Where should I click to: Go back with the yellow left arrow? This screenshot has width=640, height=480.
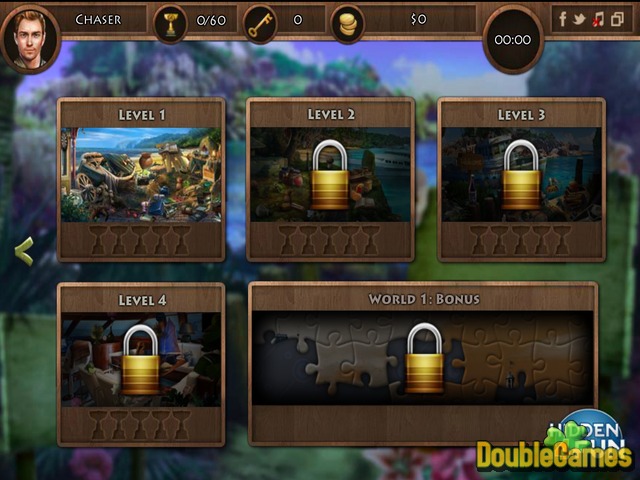tap(24, 252)
